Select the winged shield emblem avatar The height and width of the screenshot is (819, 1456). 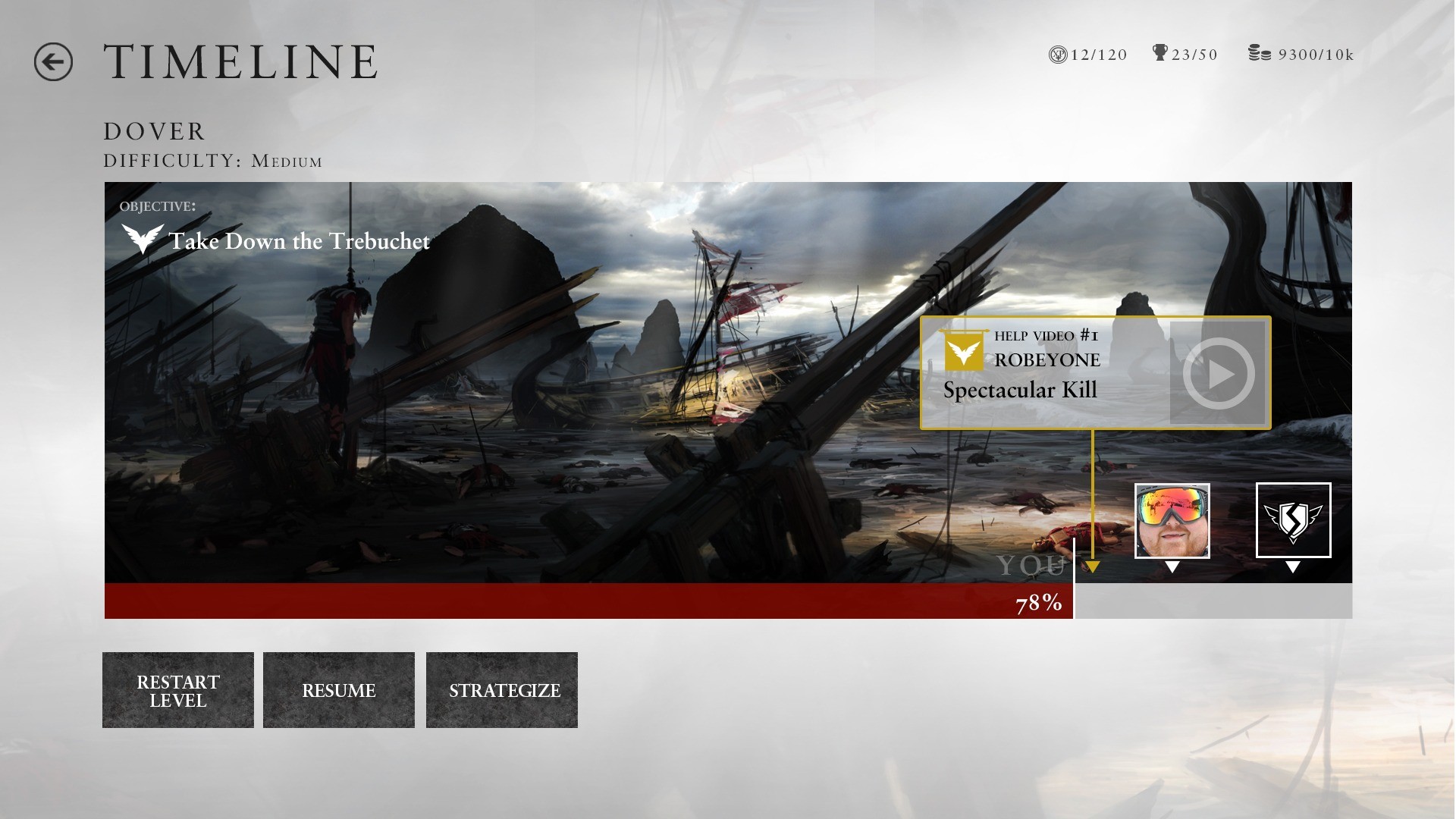click(x=1294, y=521)
